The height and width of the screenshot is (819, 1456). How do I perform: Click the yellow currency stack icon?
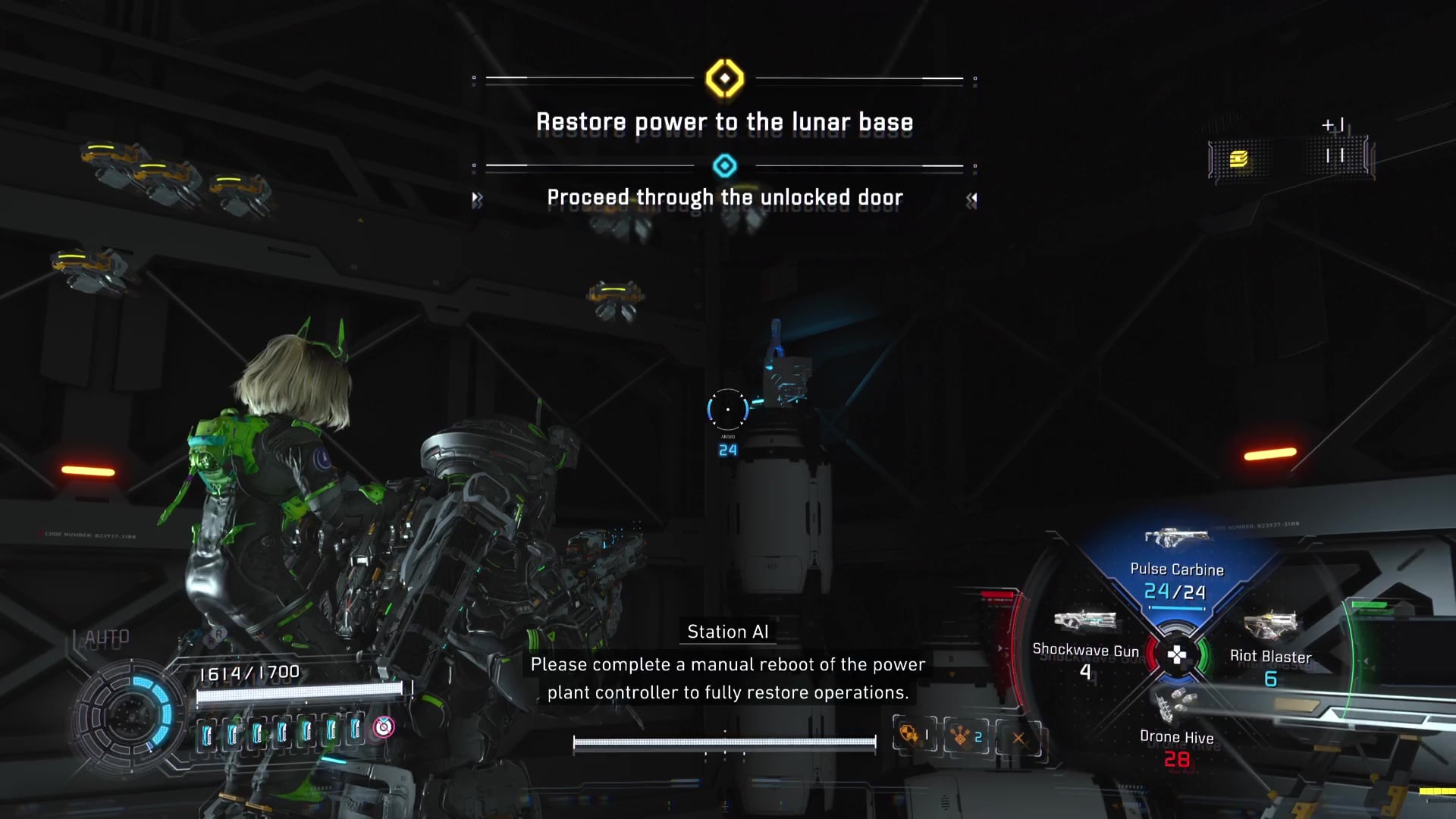[1239, 158]
